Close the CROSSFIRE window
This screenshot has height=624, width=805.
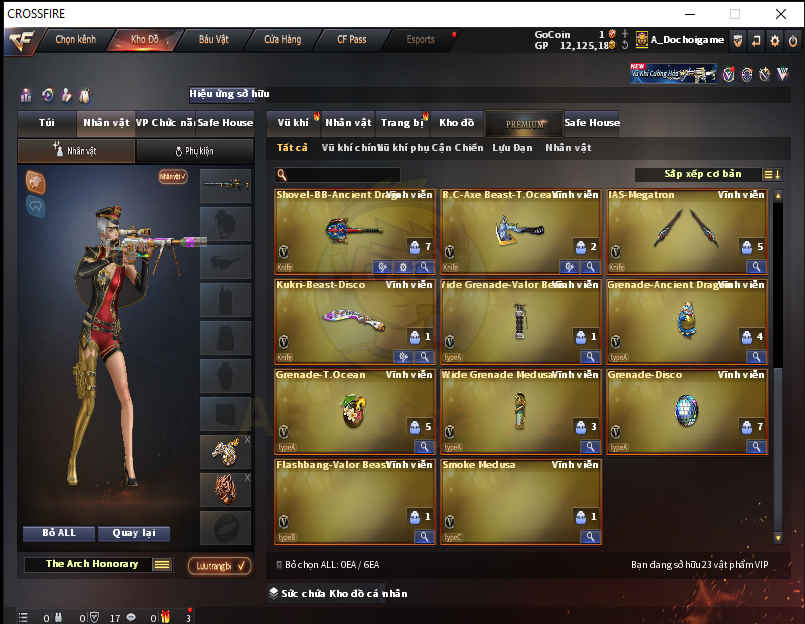781,14
